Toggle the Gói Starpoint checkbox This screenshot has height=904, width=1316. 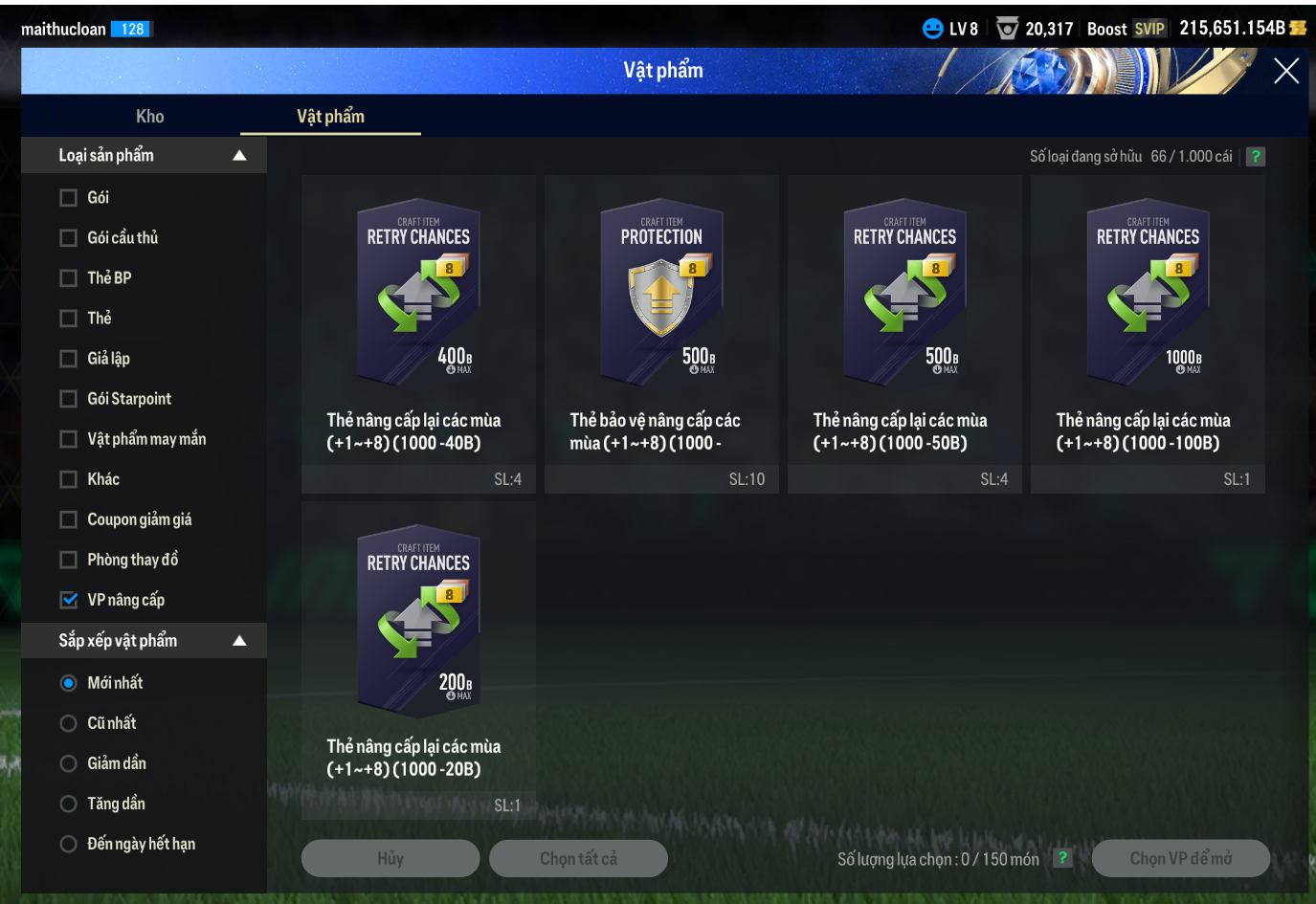pos(69,399)
